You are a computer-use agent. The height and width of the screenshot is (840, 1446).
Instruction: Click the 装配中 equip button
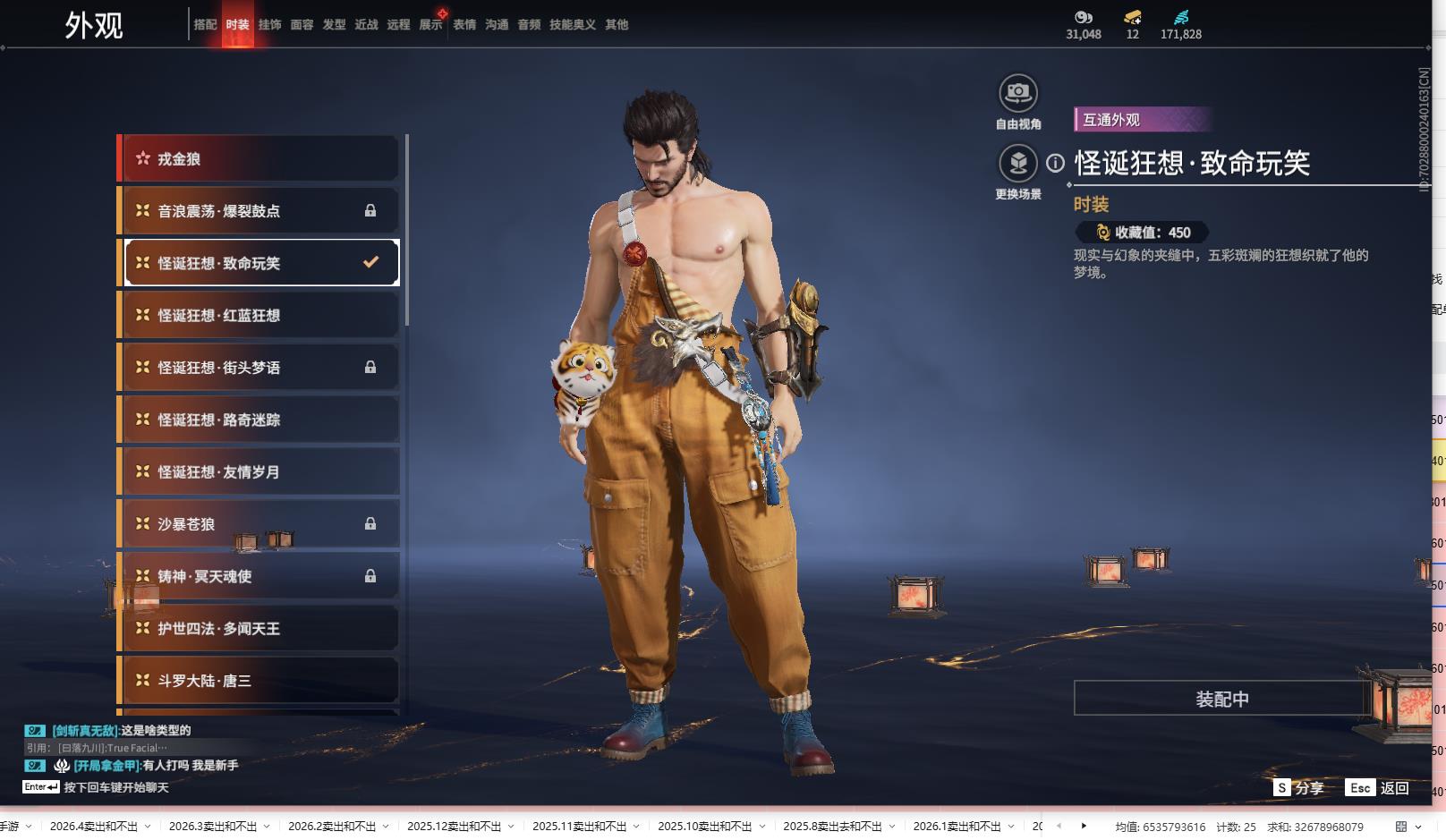point(1221,699)
